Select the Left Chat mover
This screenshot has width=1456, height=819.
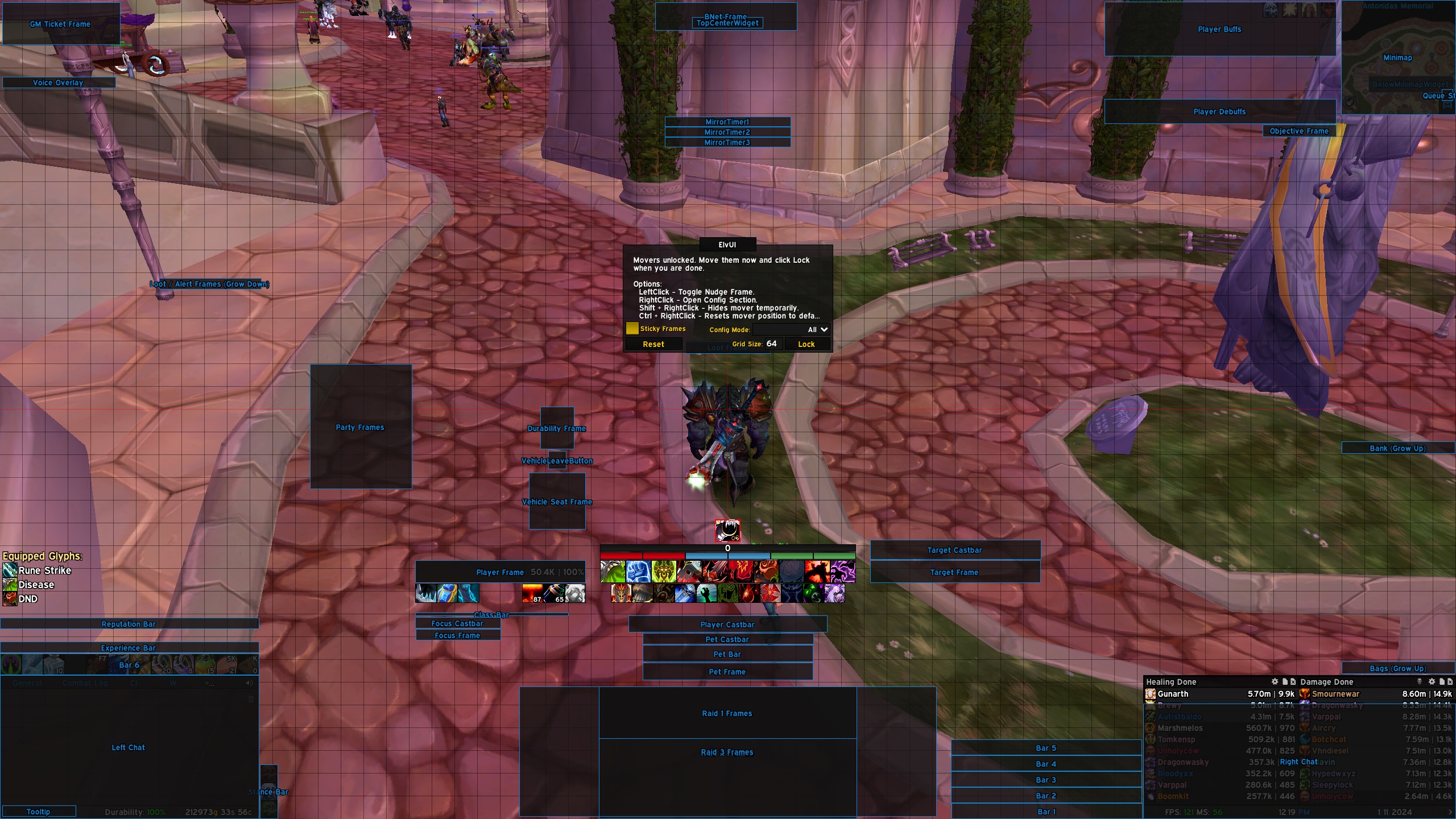coord(129,747)
